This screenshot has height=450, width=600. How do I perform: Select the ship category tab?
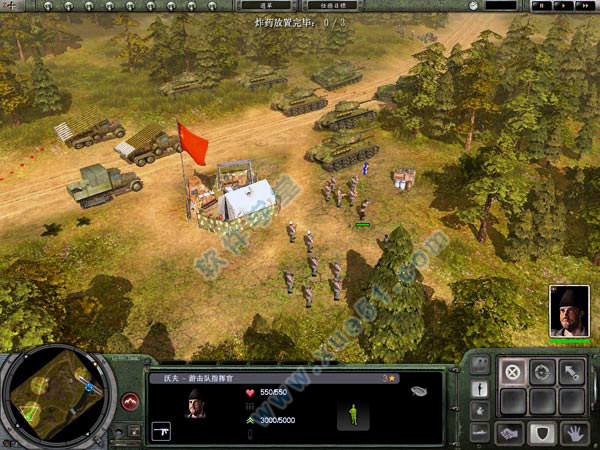[x=480, y=432]
